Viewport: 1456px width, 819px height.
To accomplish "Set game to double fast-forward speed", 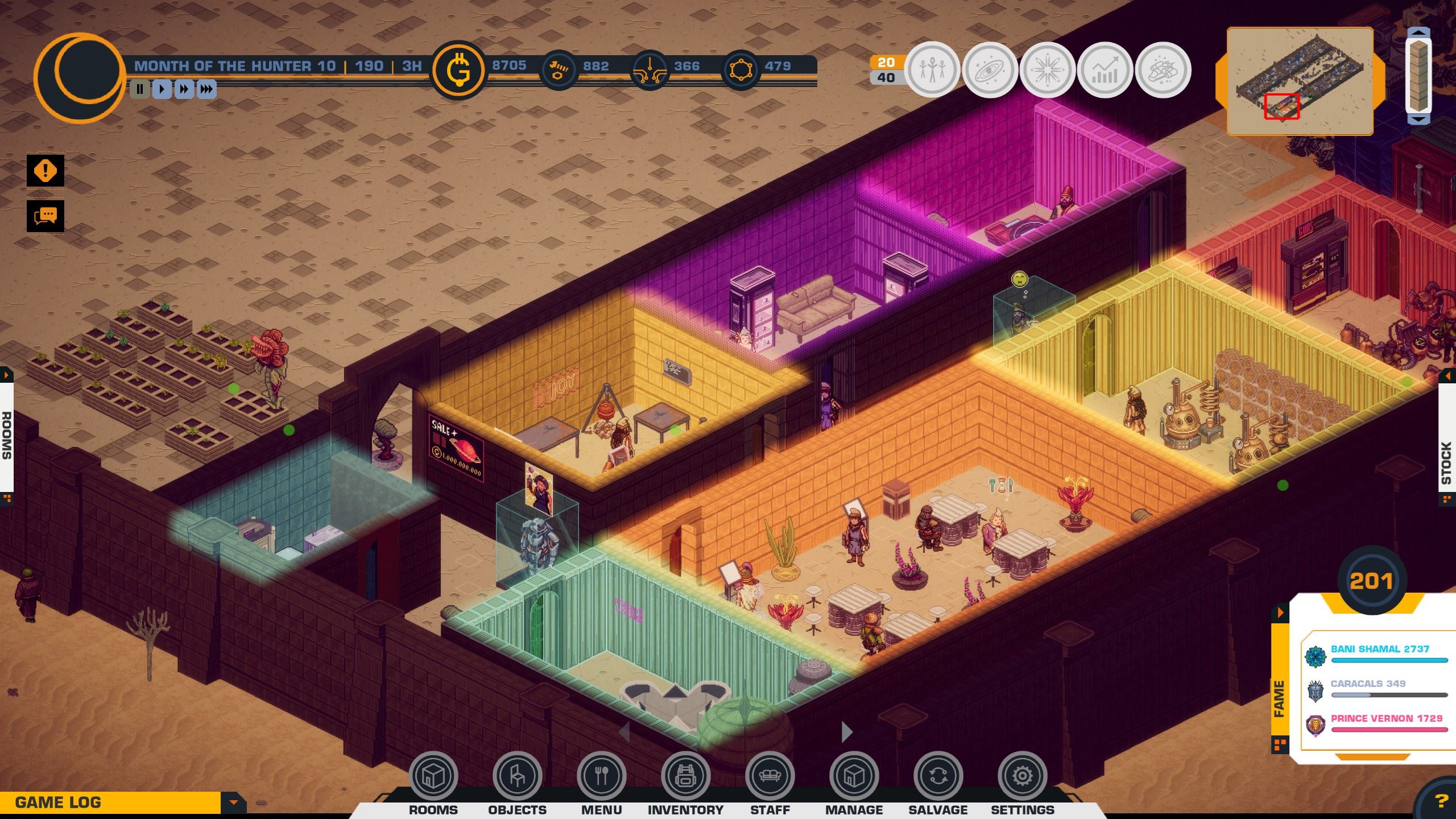I will click(x=184, y=89).
